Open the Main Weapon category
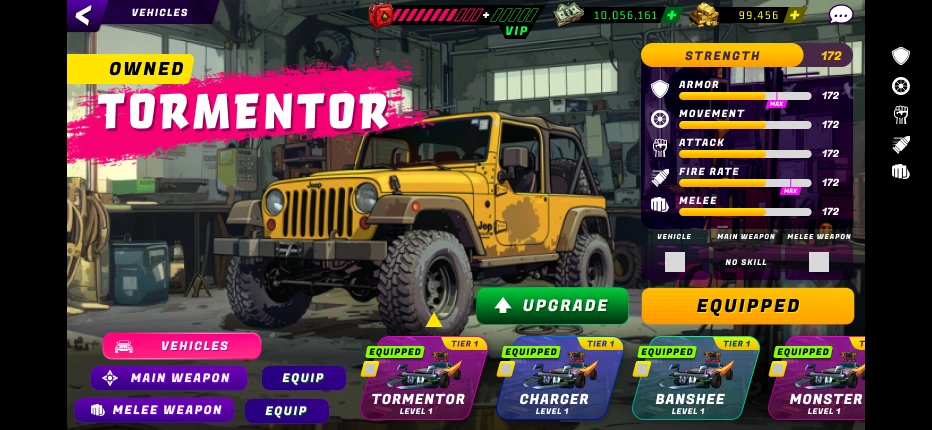Screen dimensions: 932x430 pyautogui.click(x=169, y=378)
